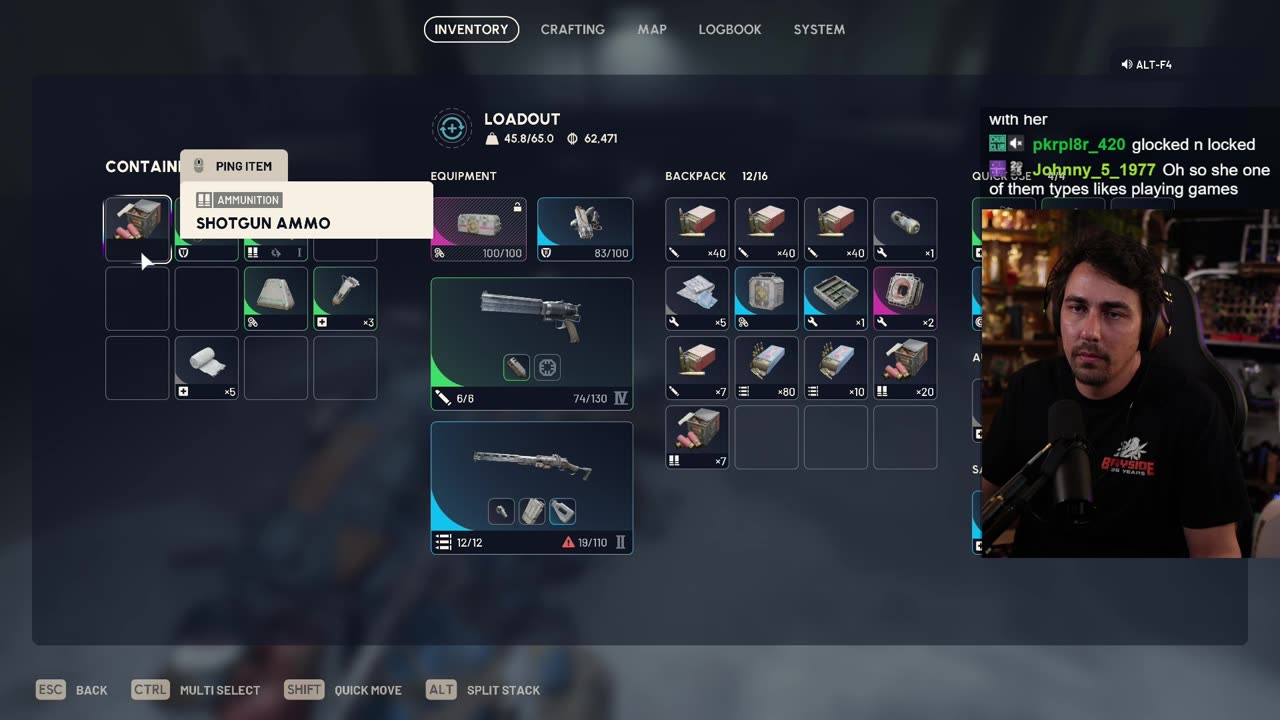Switch to the Crafting tab

click(x=572, y=29)
